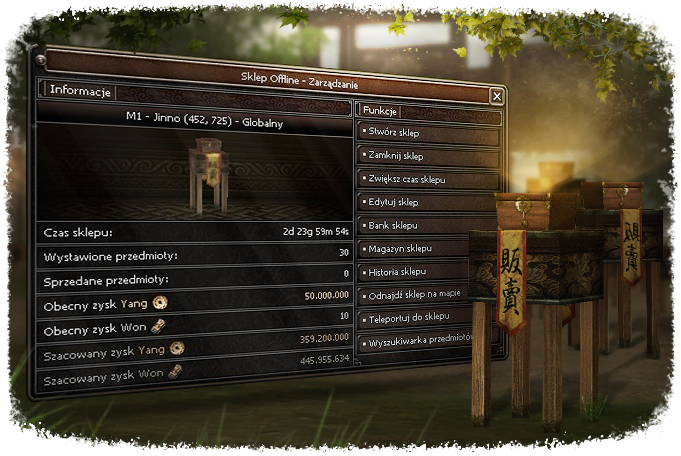Activate Teleportuj do sklepu

pyautogui.click(x=430, y=316)
